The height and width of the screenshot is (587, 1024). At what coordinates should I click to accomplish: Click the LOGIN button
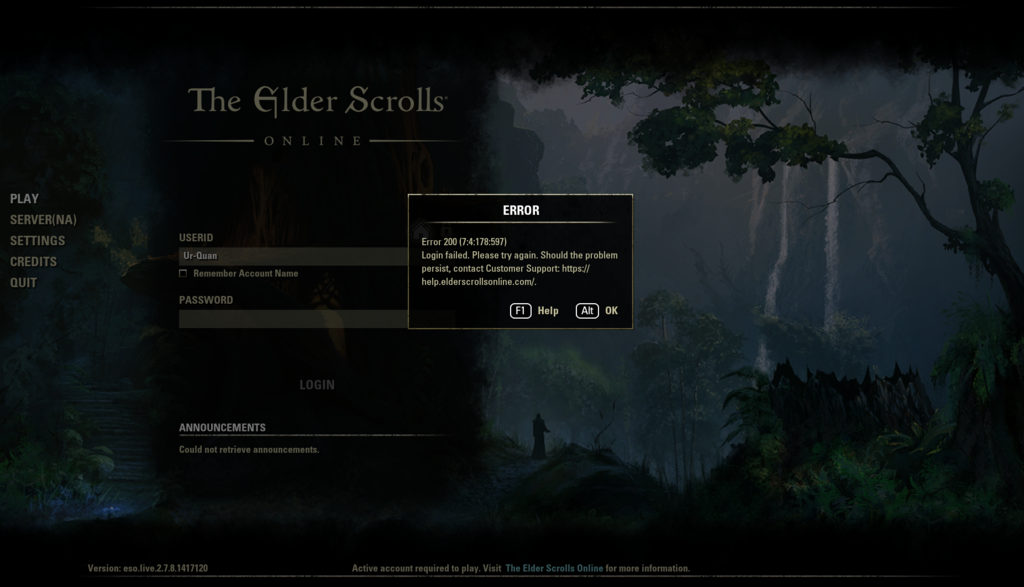[x=317, y=385]
